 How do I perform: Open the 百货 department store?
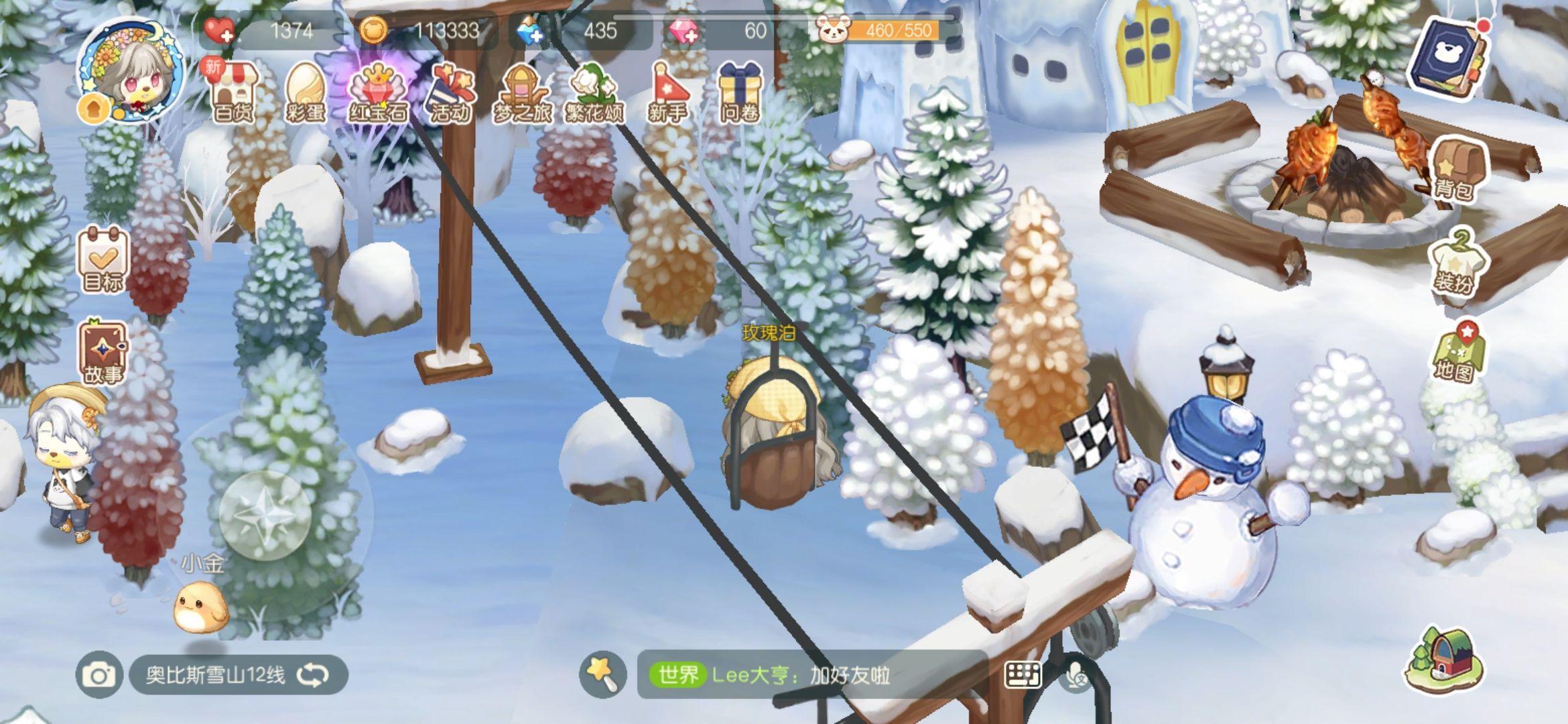pyautogui.click(x=234, y=93)
